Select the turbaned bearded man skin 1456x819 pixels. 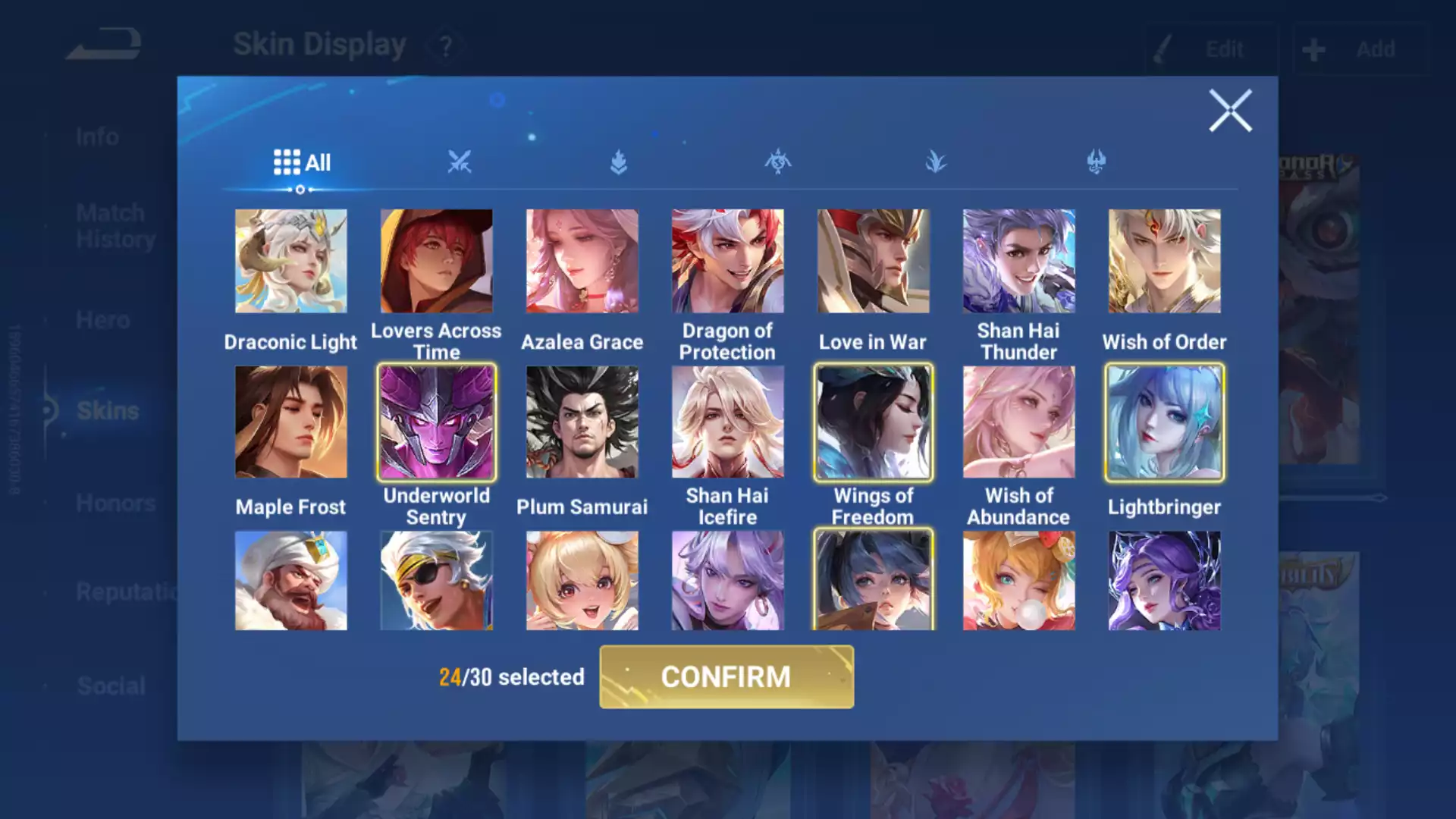click(x=290, y=580)
